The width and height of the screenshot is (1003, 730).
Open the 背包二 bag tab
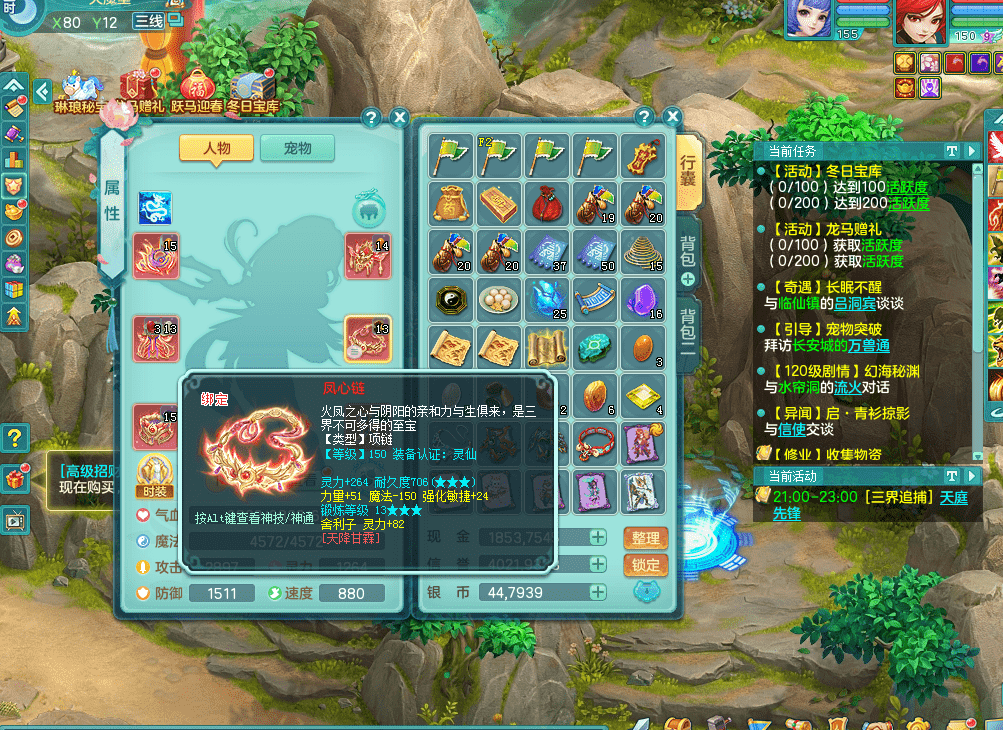click(688, 330)
